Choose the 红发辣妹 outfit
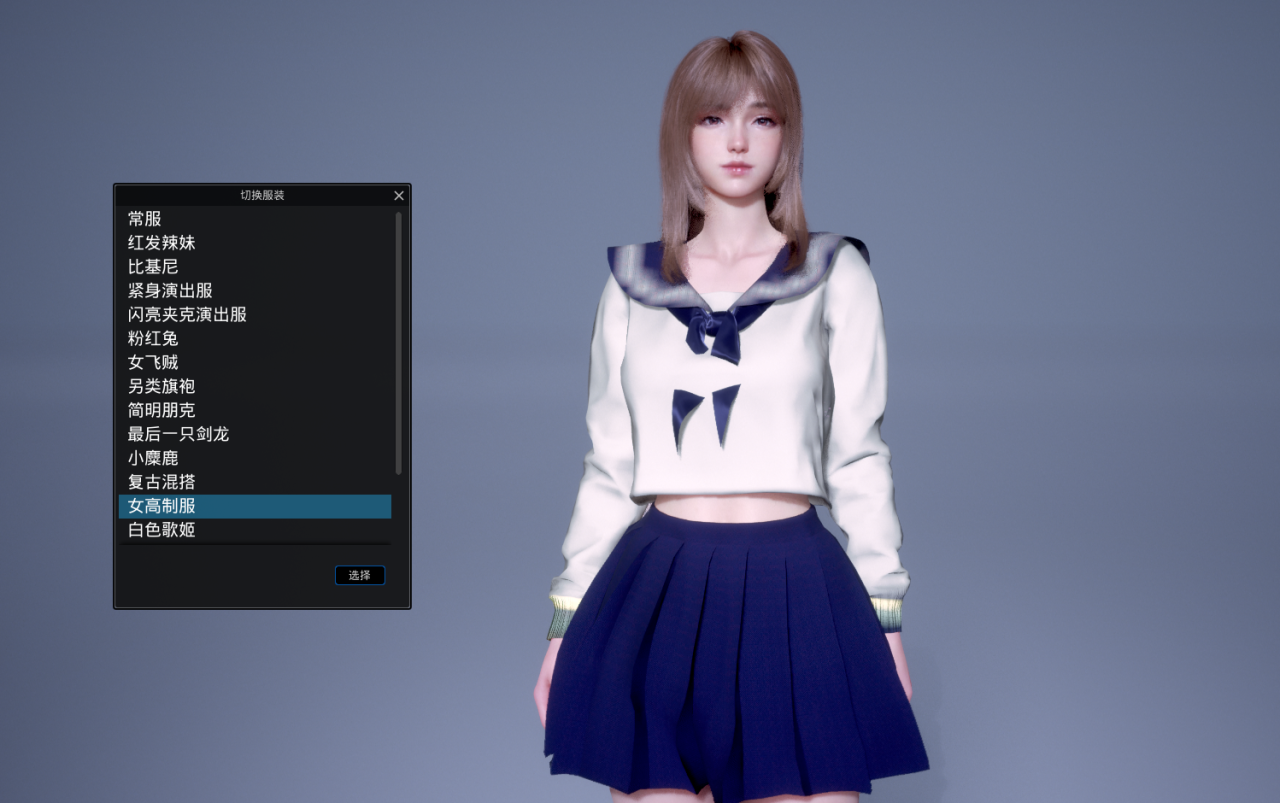 pos(162,243)
